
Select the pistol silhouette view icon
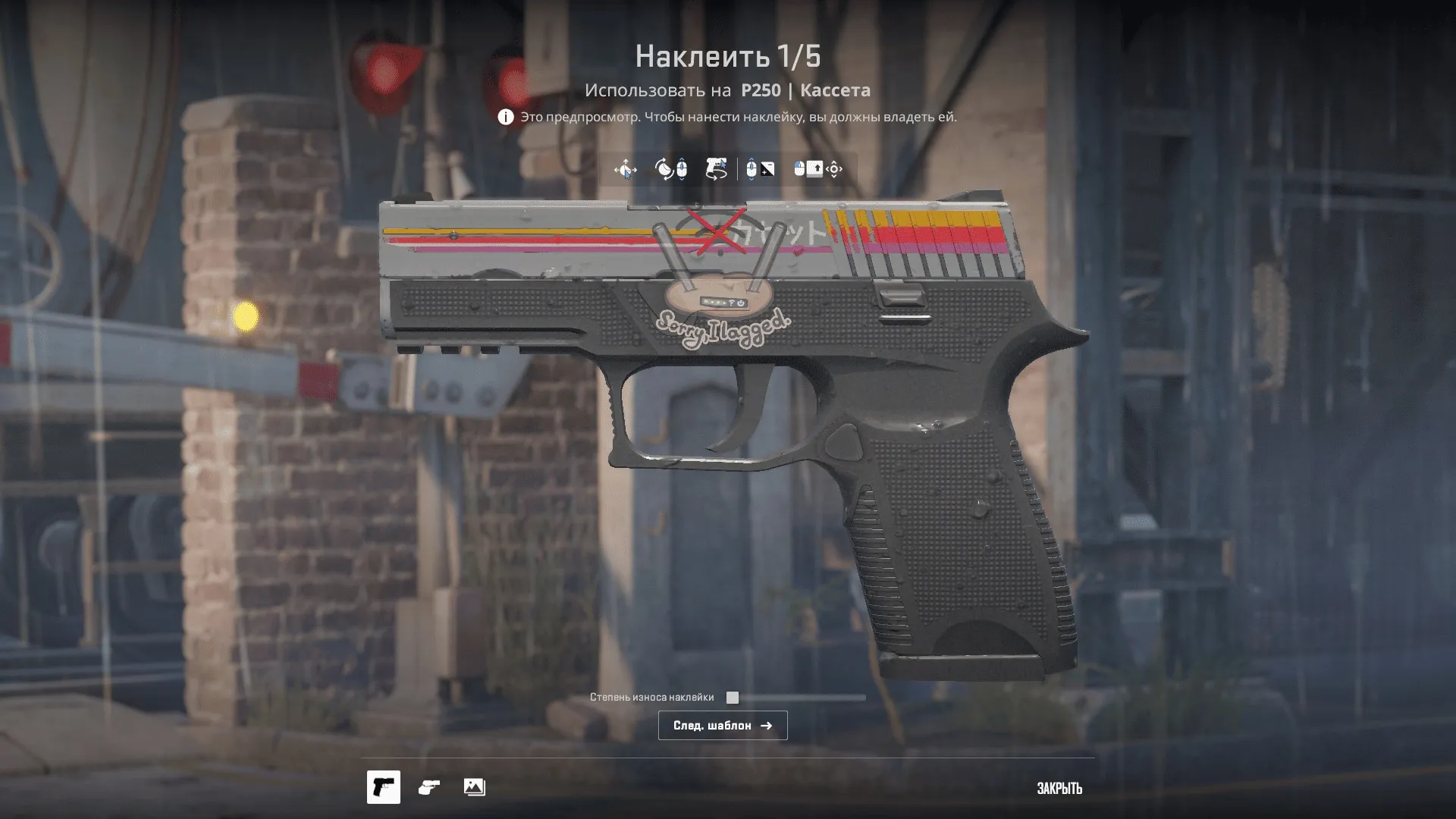point(384,787)
